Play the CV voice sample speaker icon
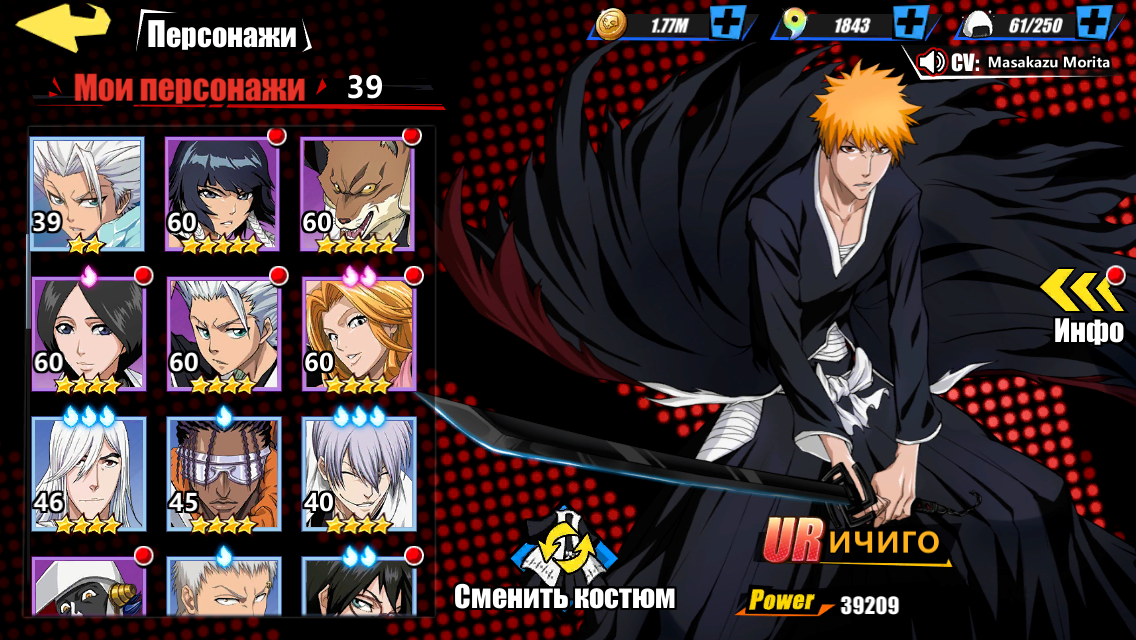This screenshot has width=1136, height=640. click(932, 62)
